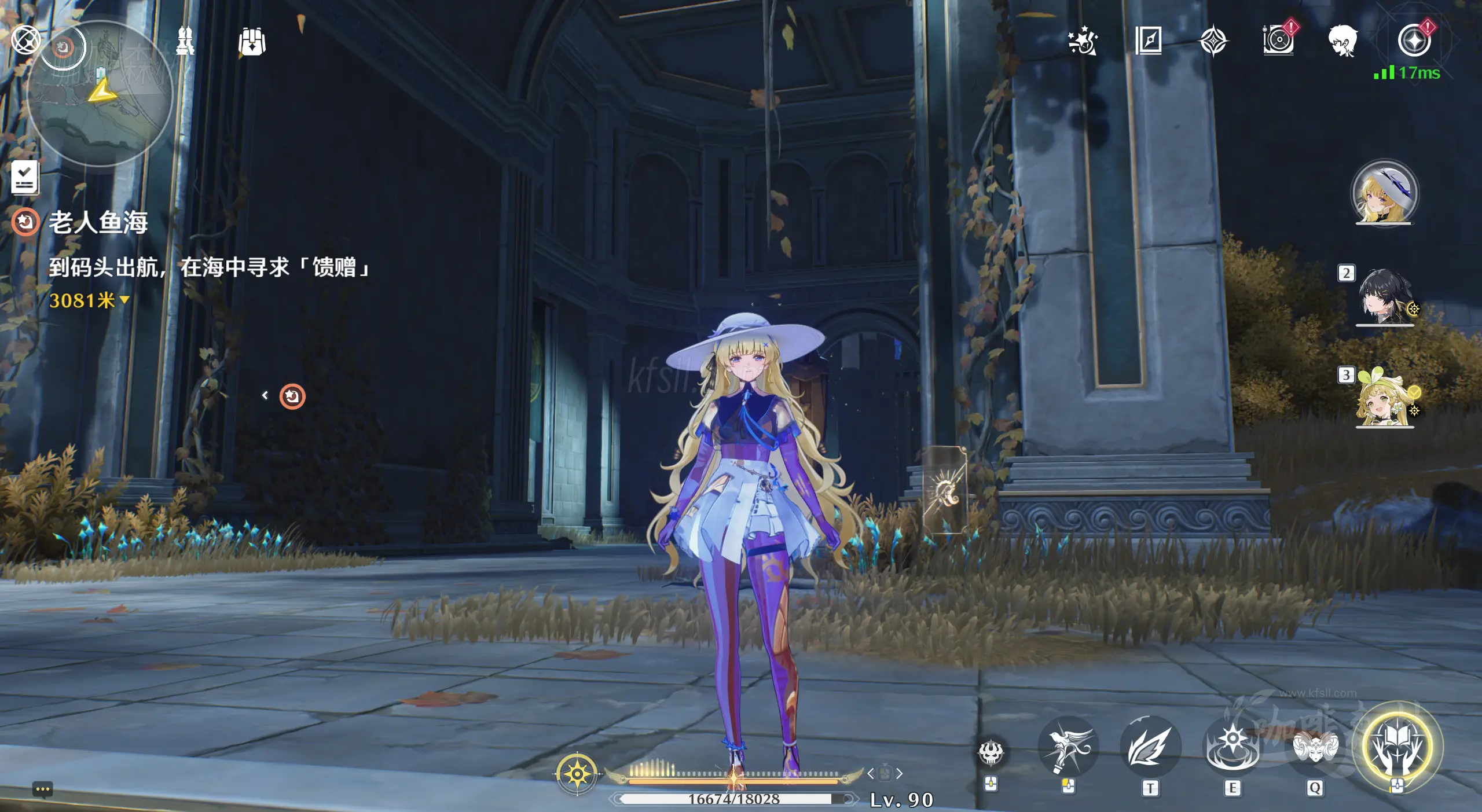Select the blonde character with white hat
The image size is (1482, 812).
1385,193
